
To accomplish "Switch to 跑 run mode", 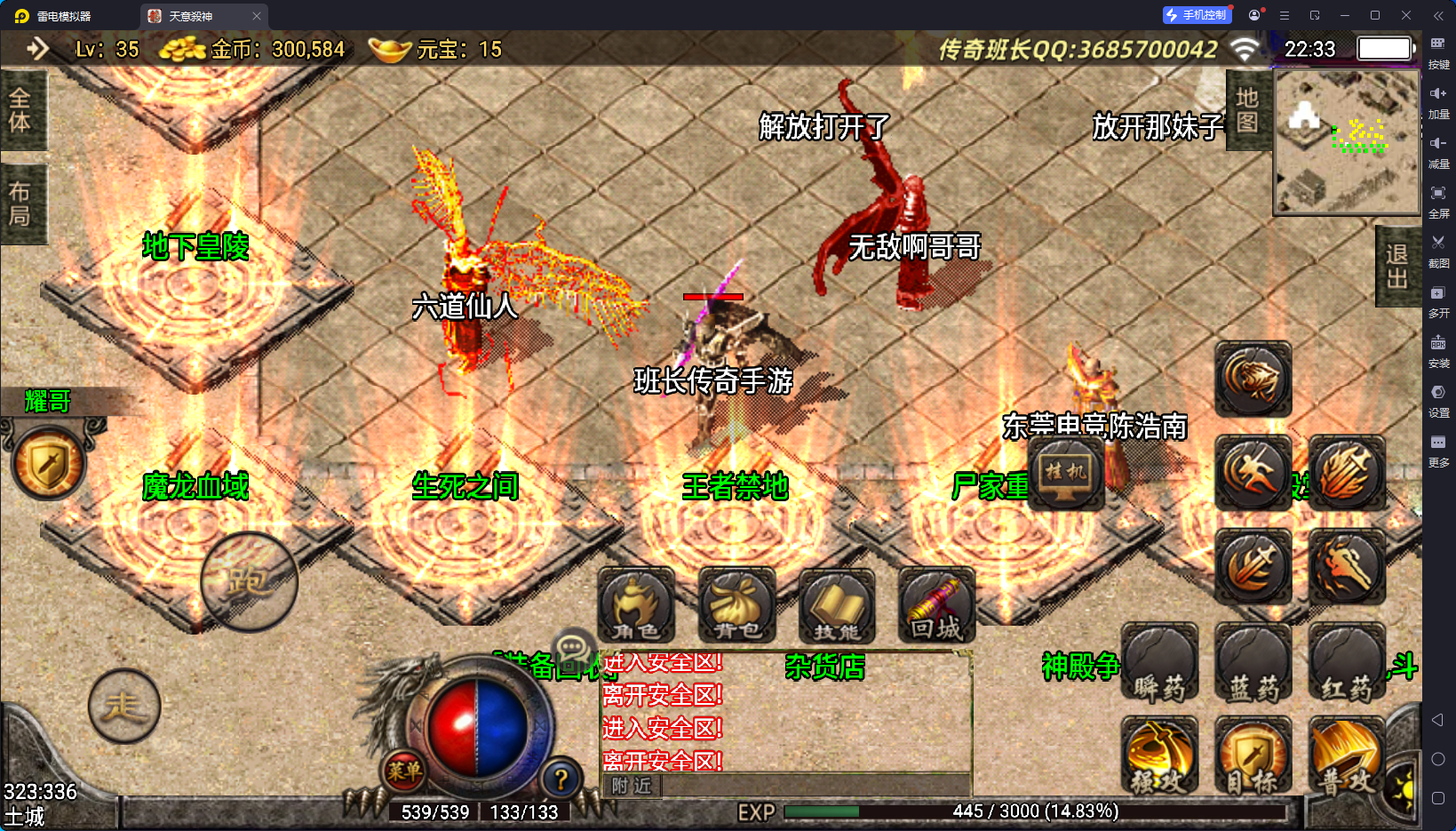I will 249,581.
